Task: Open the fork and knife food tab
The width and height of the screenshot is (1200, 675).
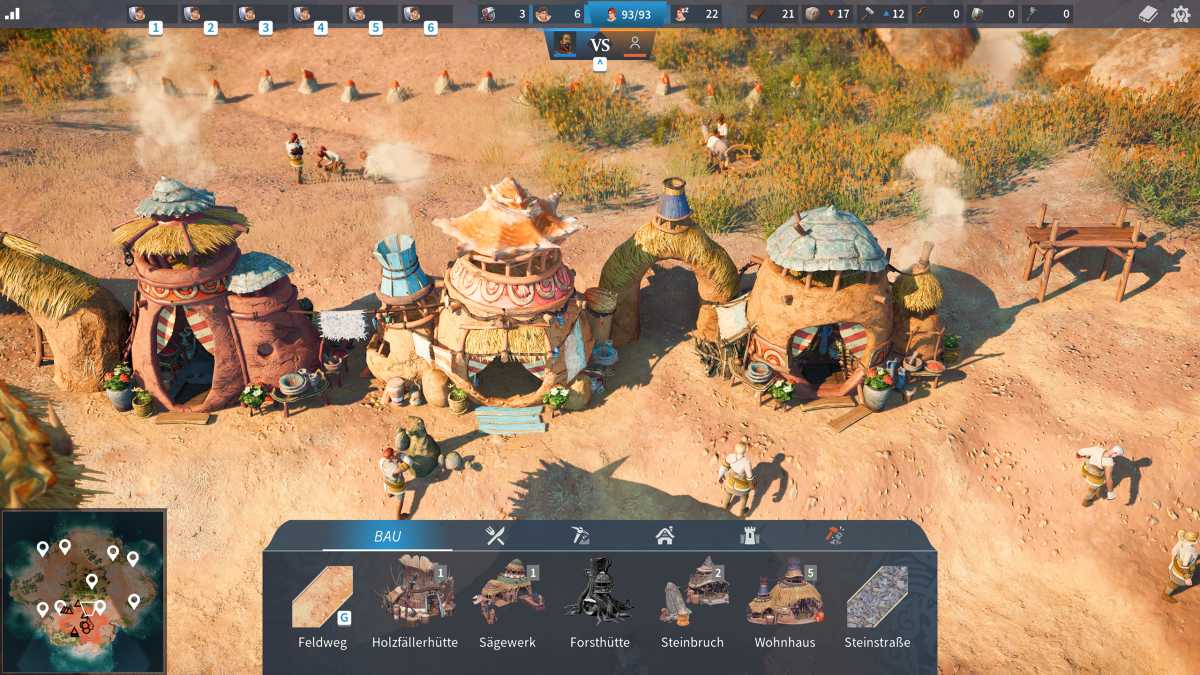Action: click(495, 536)
